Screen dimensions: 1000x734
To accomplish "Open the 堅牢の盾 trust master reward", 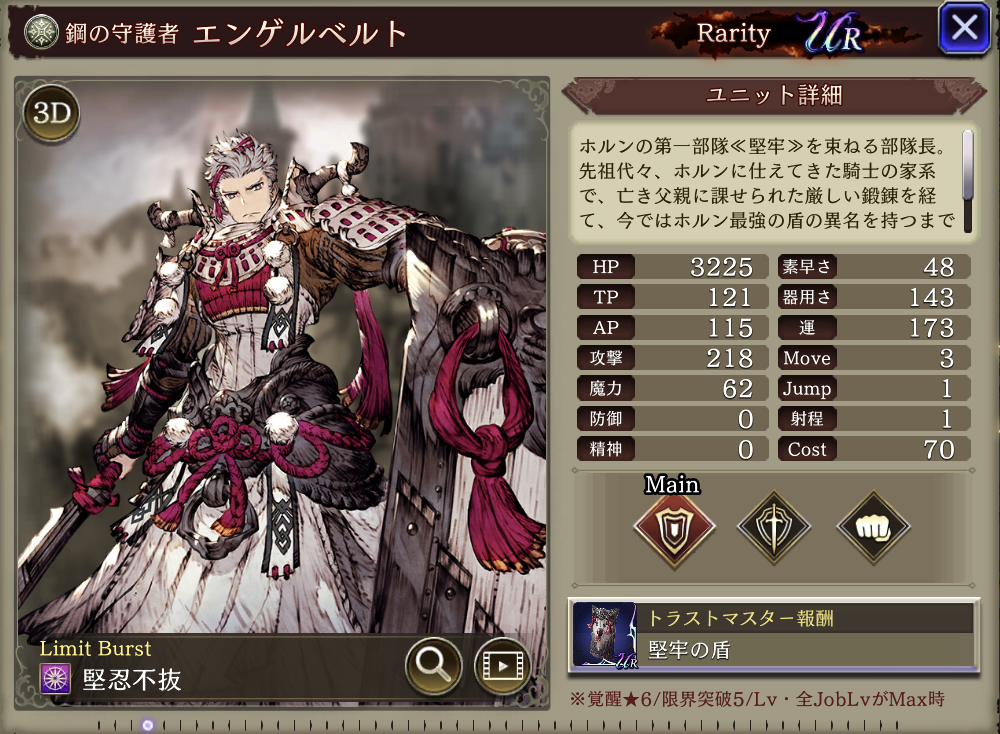I will (x=772, y=635).
